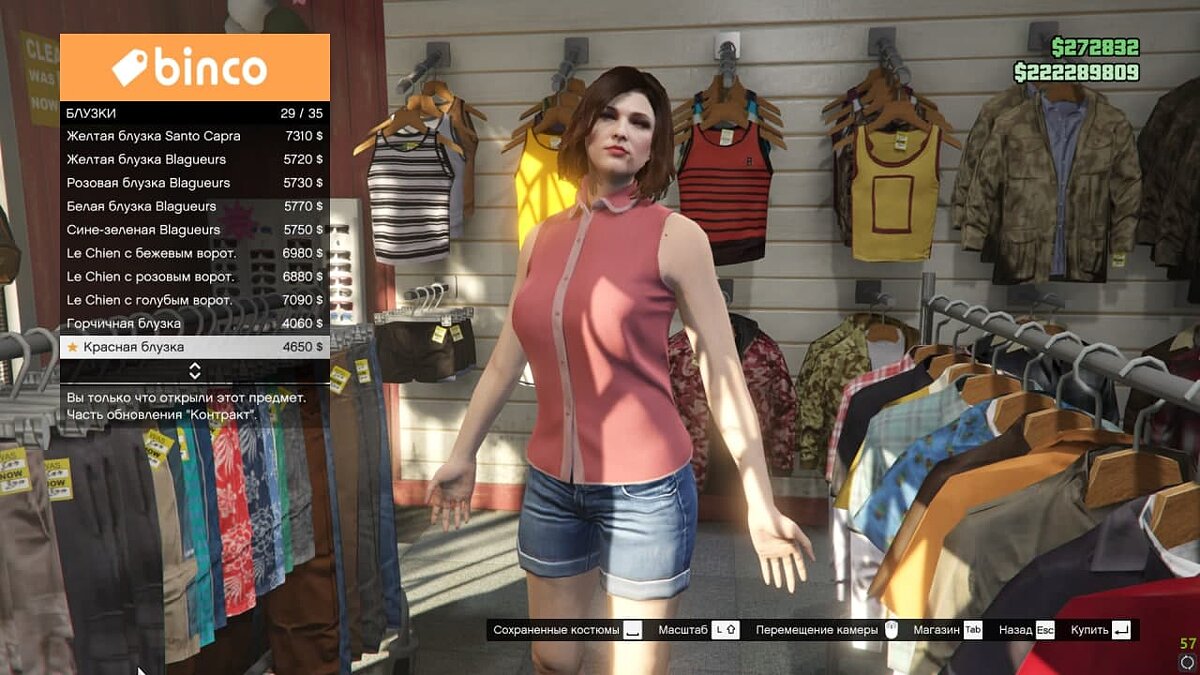Select Желтая блузка Santo Capra item
The image size is (1200, 675).
[x=195, y=136]
